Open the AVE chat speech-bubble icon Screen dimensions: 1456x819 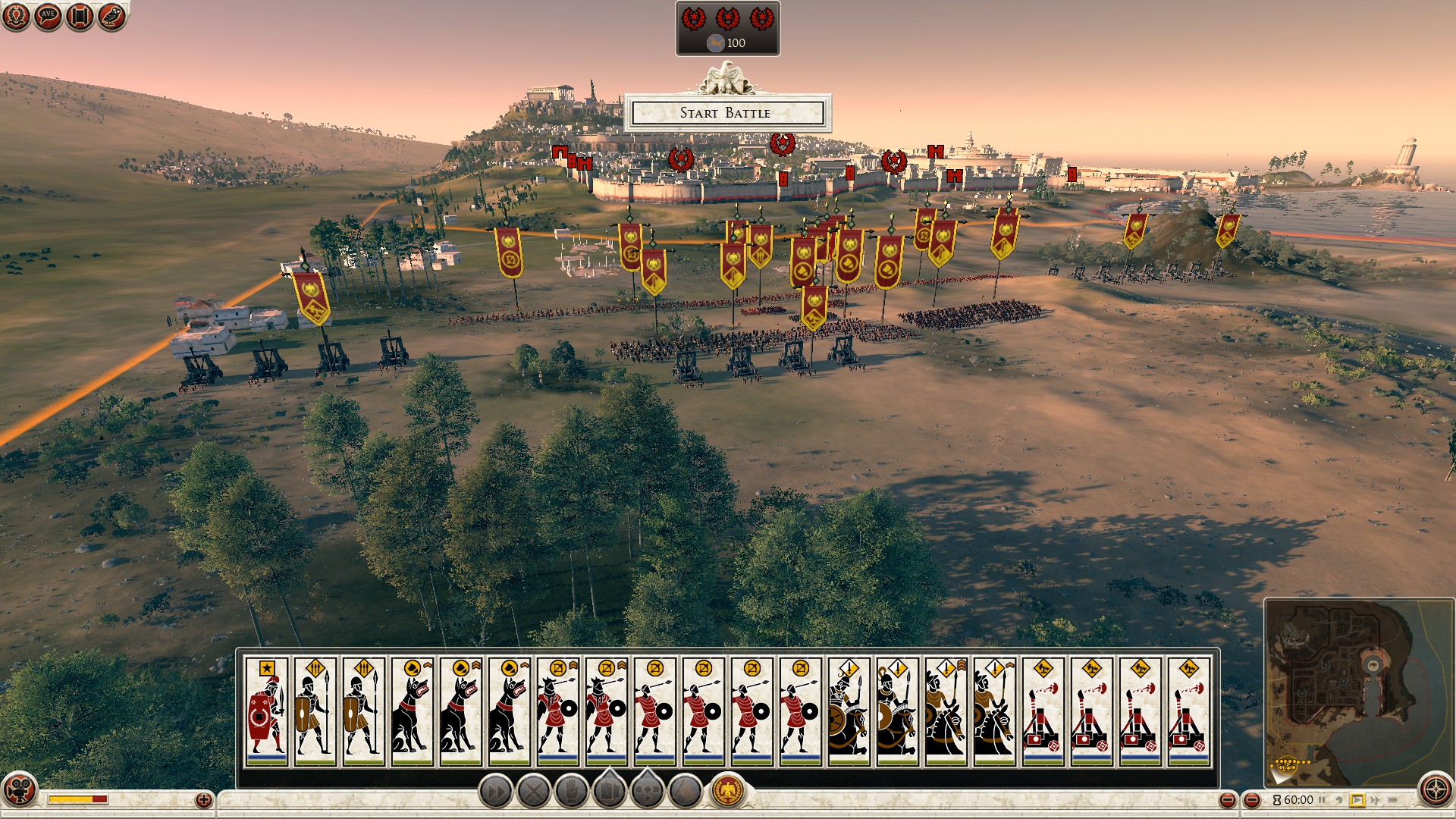48,16
